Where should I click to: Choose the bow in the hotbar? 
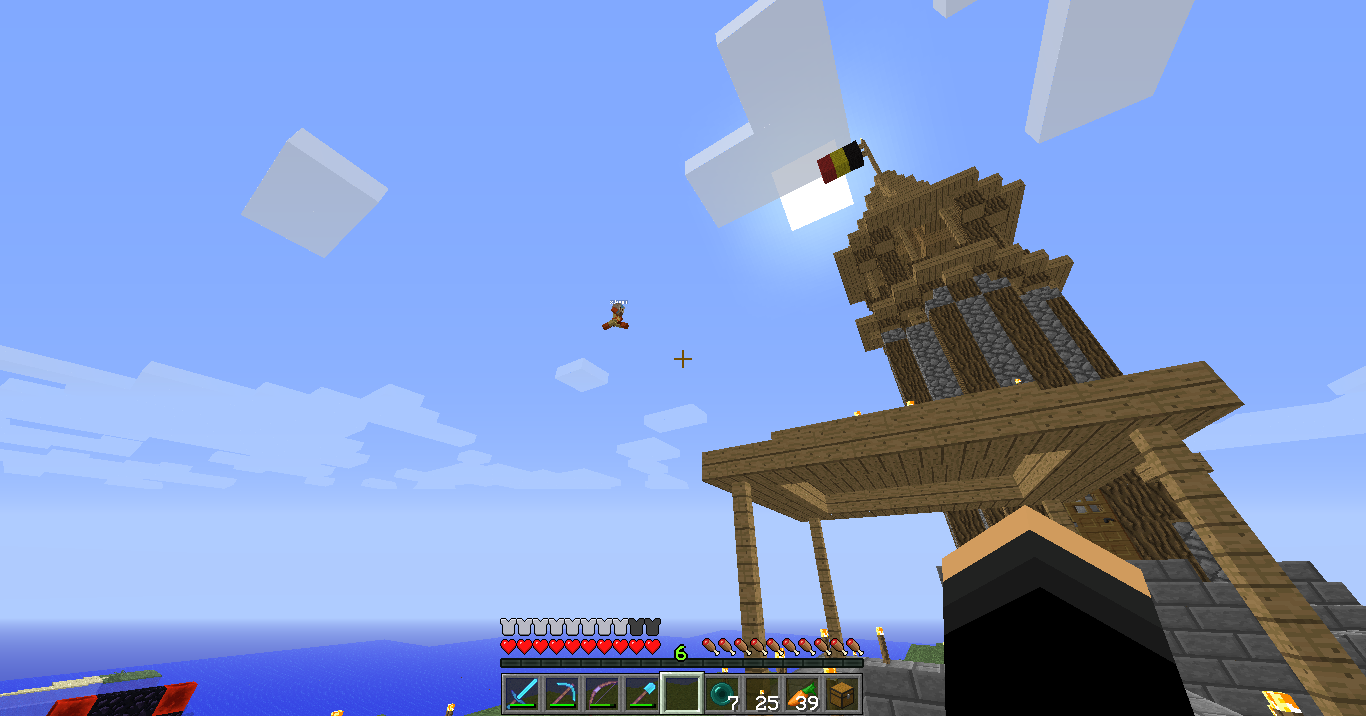tap(601, 693)
